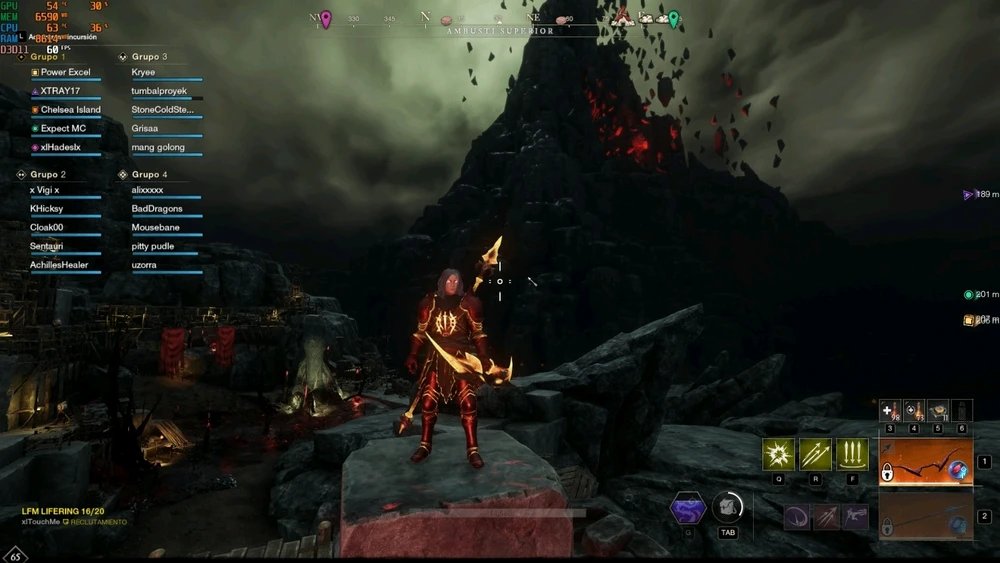1000x563 pixels.
Task: Activate the yellow burst ability on Q
Action: coord(779,454)
